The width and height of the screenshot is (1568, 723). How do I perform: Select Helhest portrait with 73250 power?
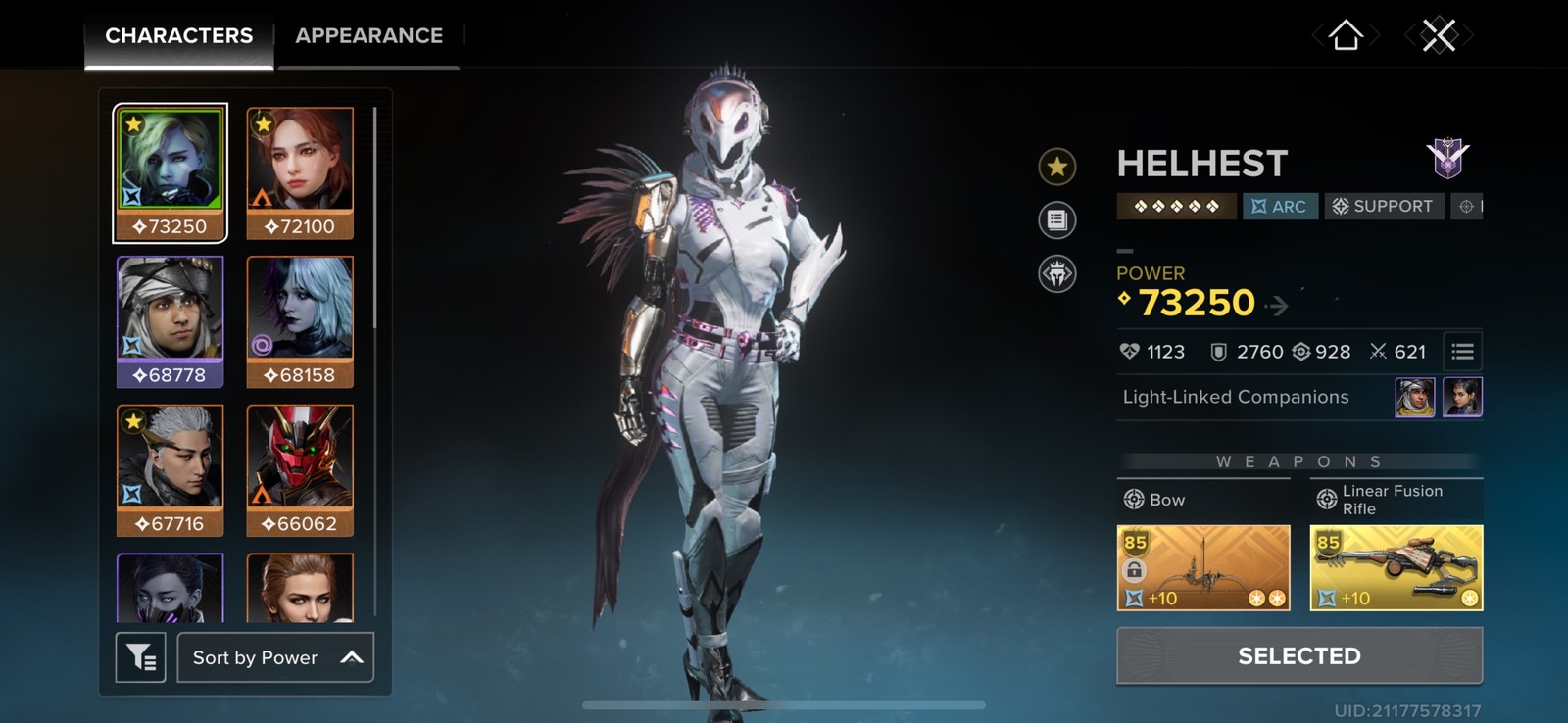(x=170, y=173)
